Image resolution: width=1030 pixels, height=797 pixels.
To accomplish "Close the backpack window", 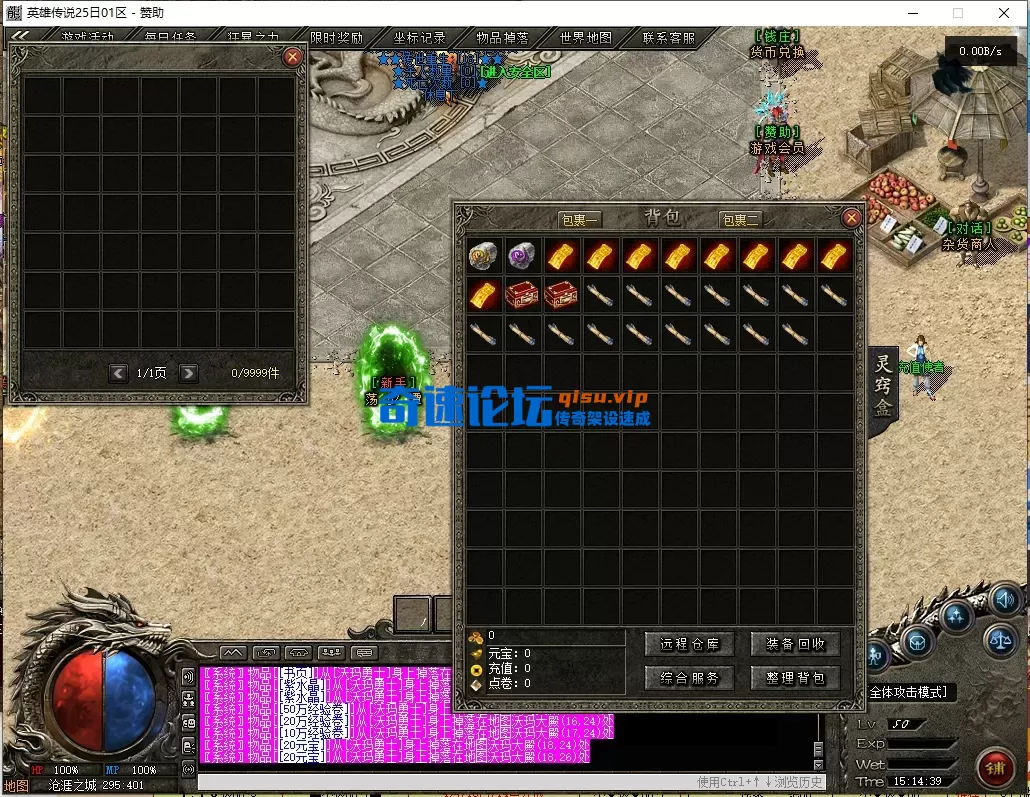I will pyautogui.click(x=851, y=218).
